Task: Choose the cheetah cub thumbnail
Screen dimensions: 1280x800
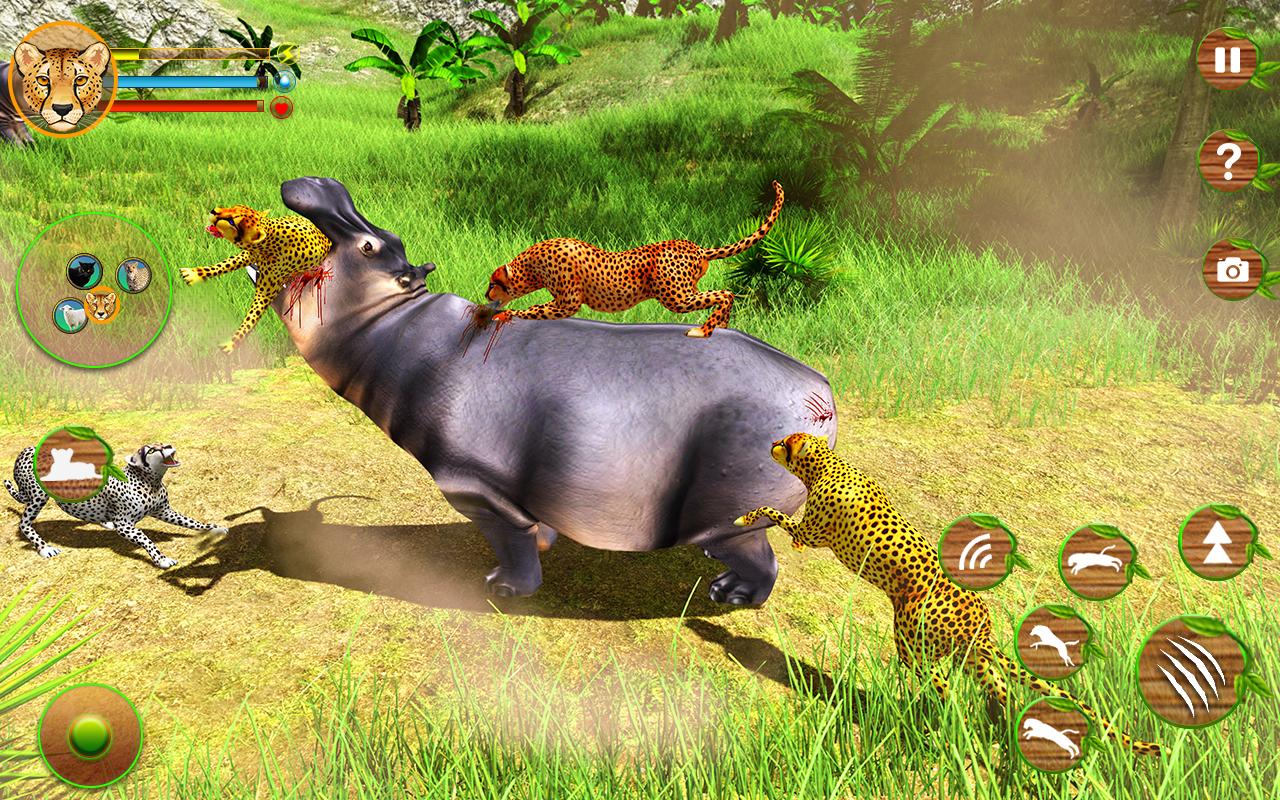Action: [x=131, y=274]
